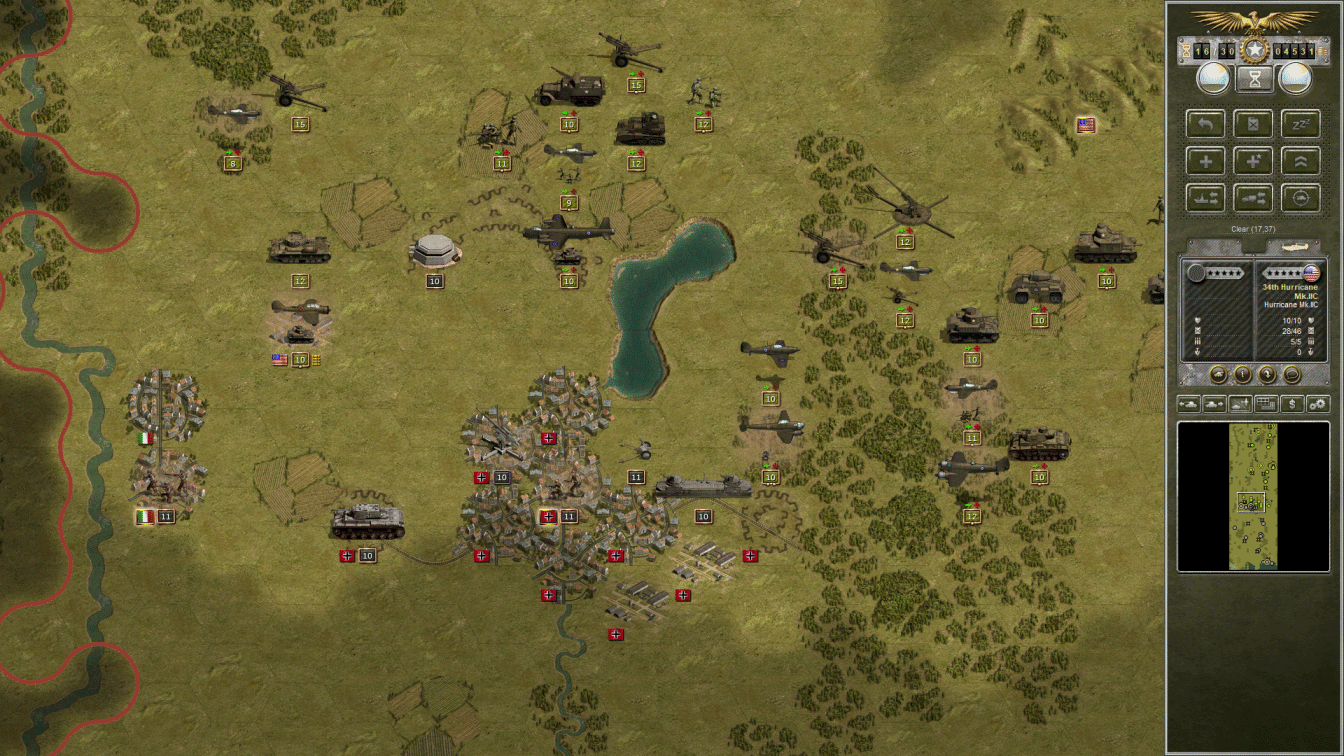This screenshot has height=756, width=1344.
Task: Reinforce the selected unit
Action: click(1206, 161)
